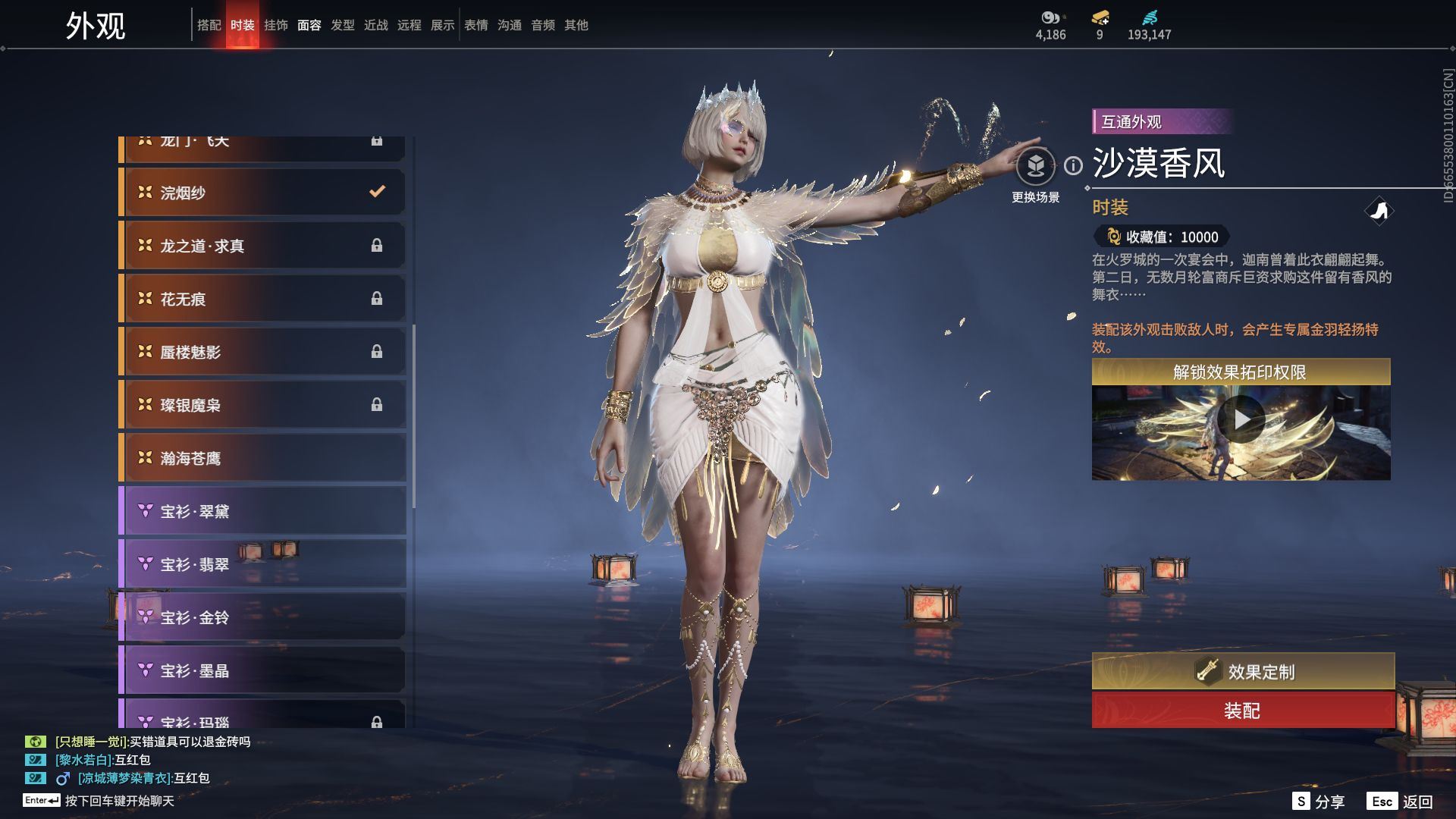Pick the 蜃楼魅影 outfit
Viewport: 1456px width, 819px height.
coord(262,352)
